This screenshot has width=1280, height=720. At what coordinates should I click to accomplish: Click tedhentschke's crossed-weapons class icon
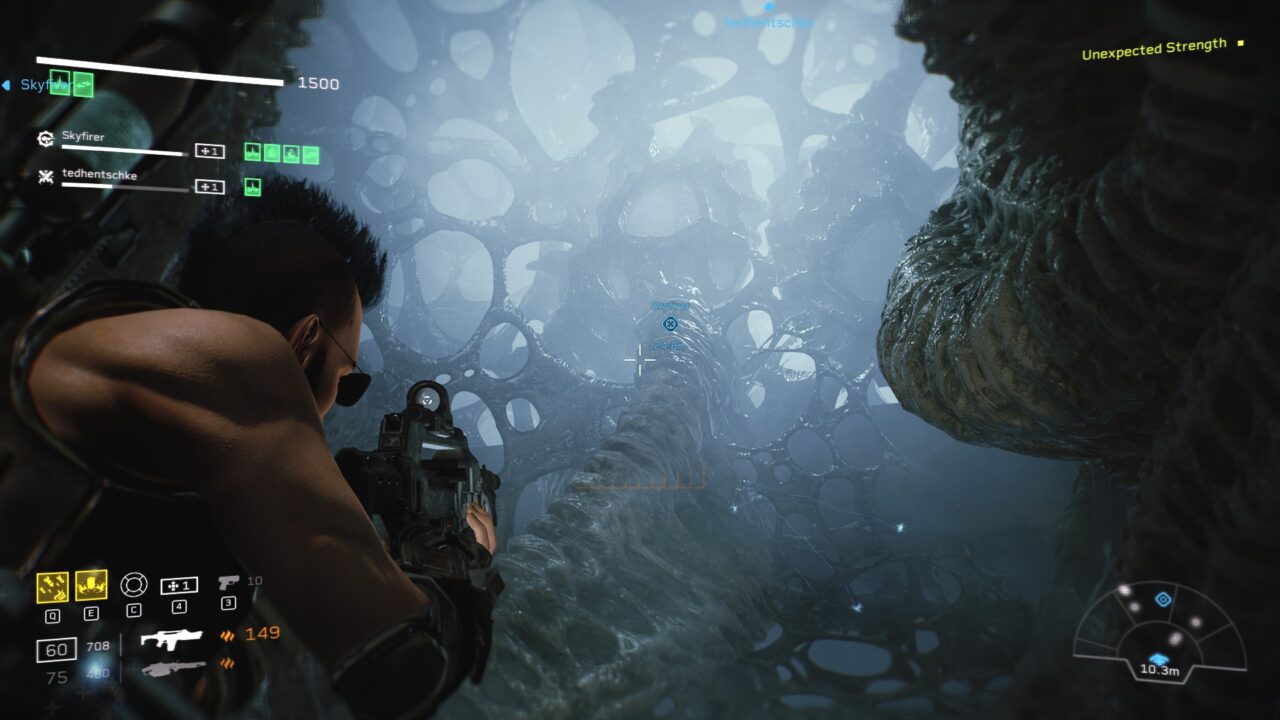45,177
